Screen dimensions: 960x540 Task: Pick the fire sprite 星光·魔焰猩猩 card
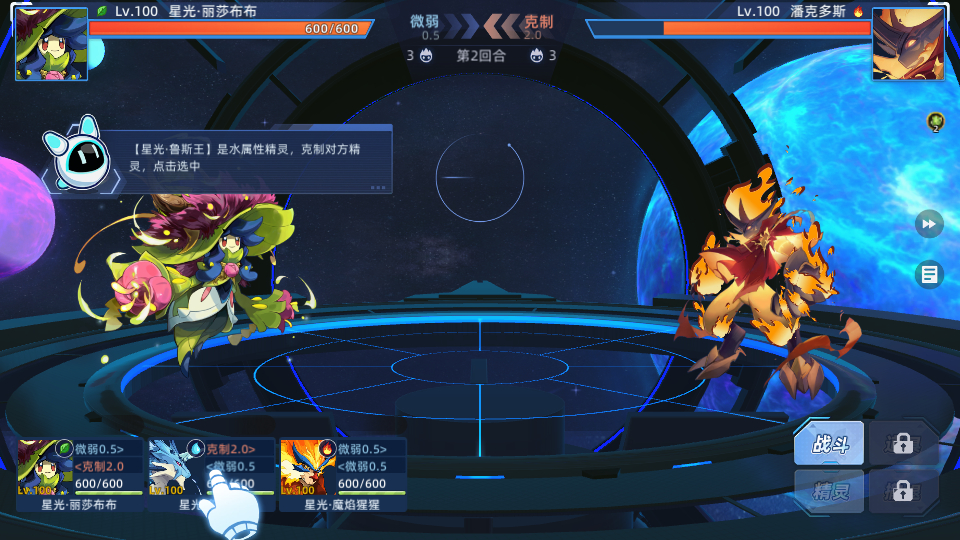coord(342,472)
